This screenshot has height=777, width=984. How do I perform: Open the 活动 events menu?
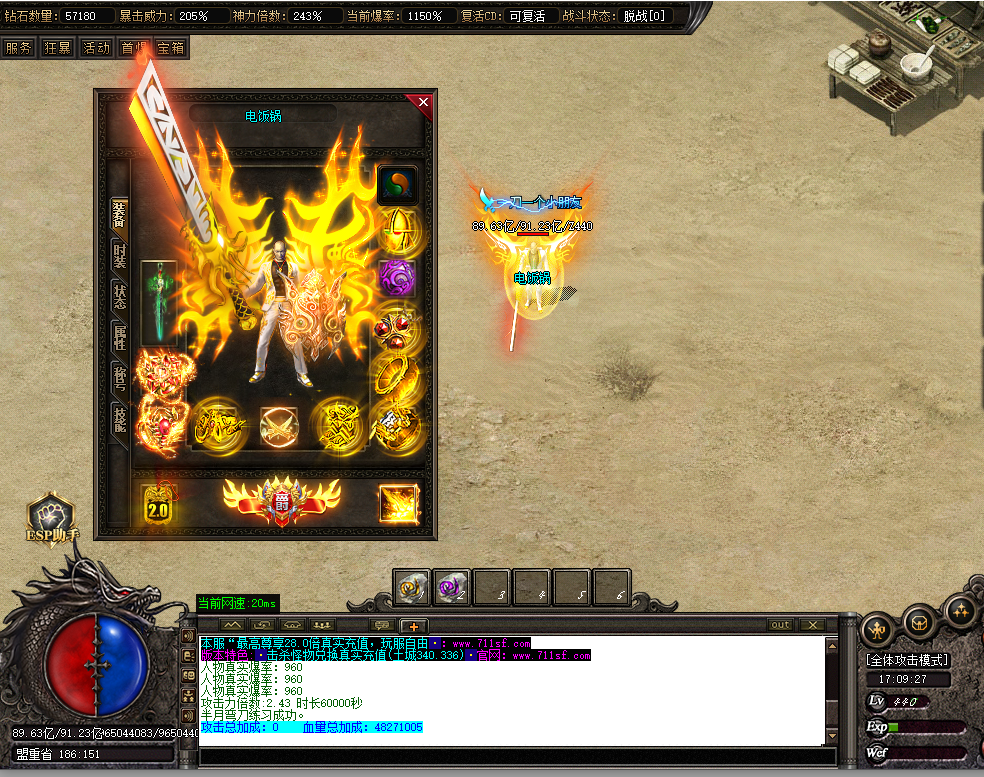(96, 47)
